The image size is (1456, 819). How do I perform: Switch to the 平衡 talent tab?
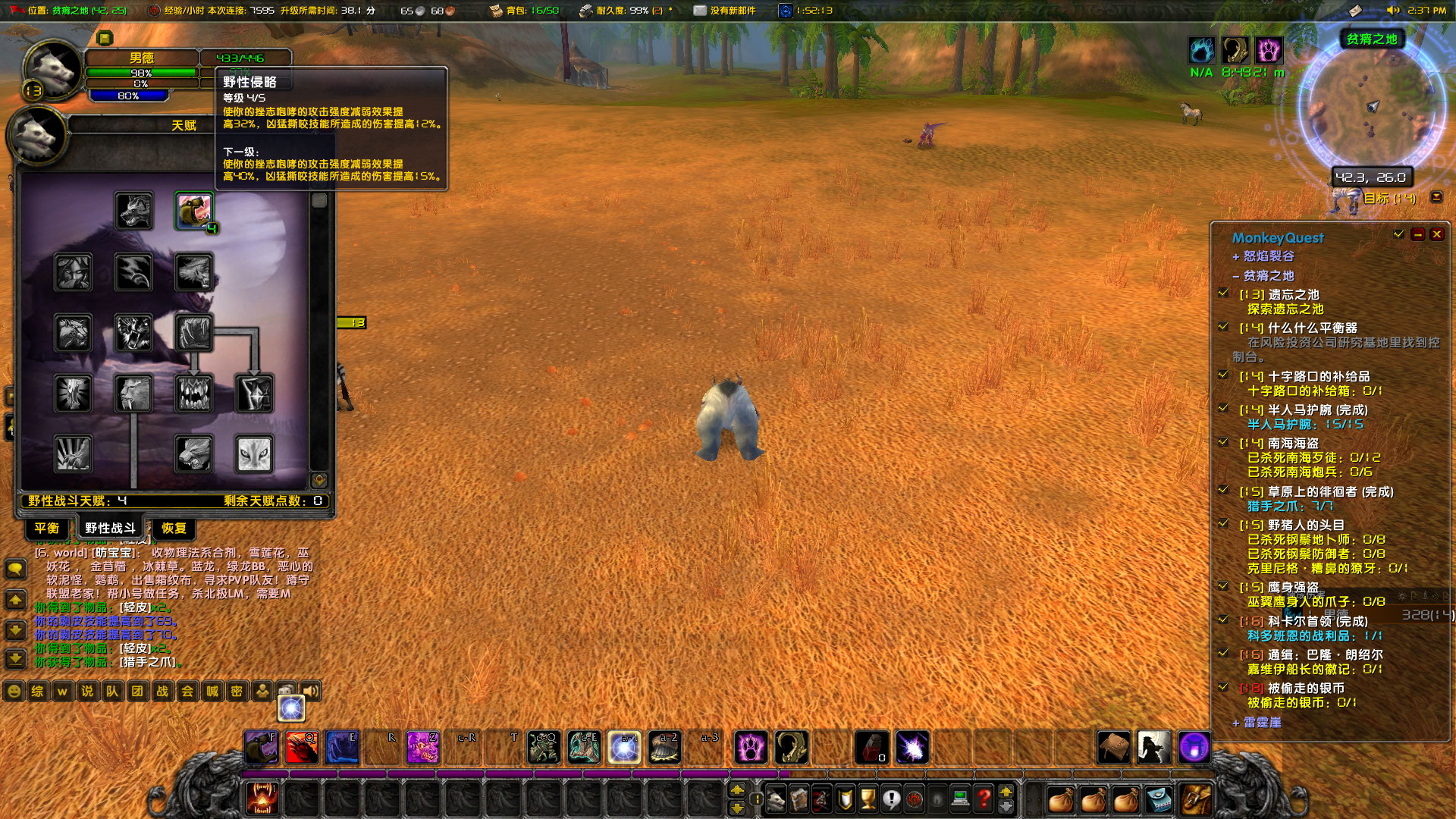click(x=46, y=529)
